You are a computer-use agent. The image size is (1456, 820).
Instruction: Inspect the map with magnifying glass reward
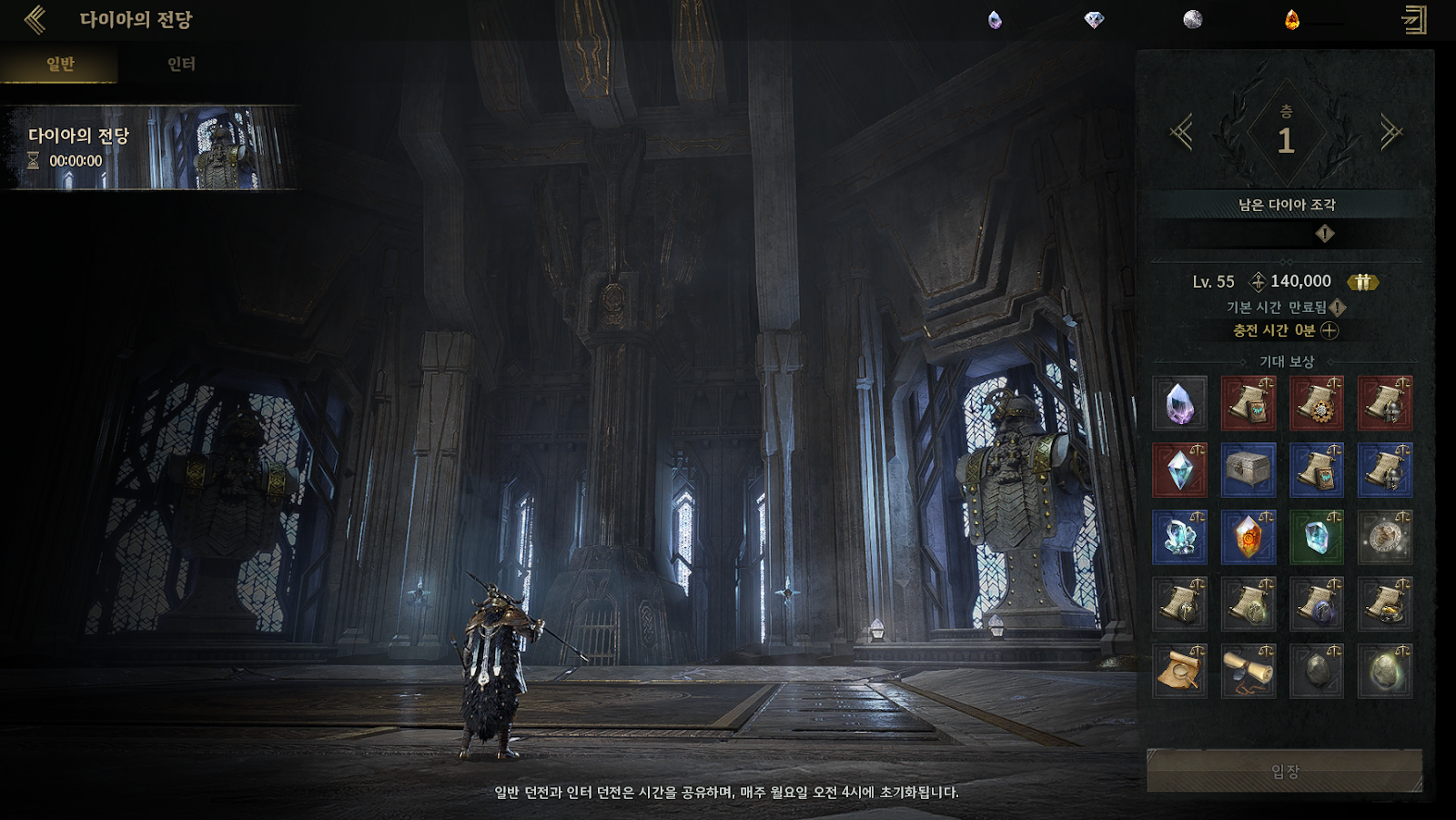(1179, 671)
